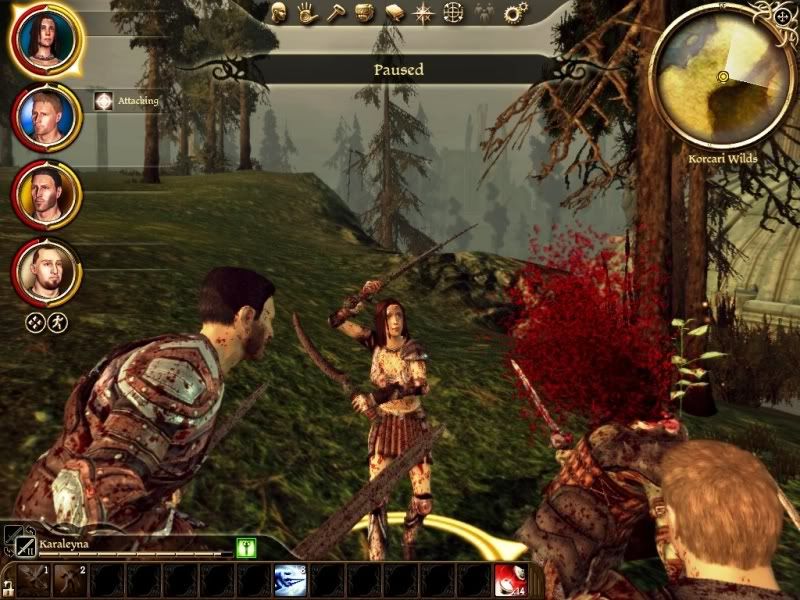Viewport: 800px width, 600px height.
Task: Activate the blue-white ability in the quickbar
Action: [289, 581]
